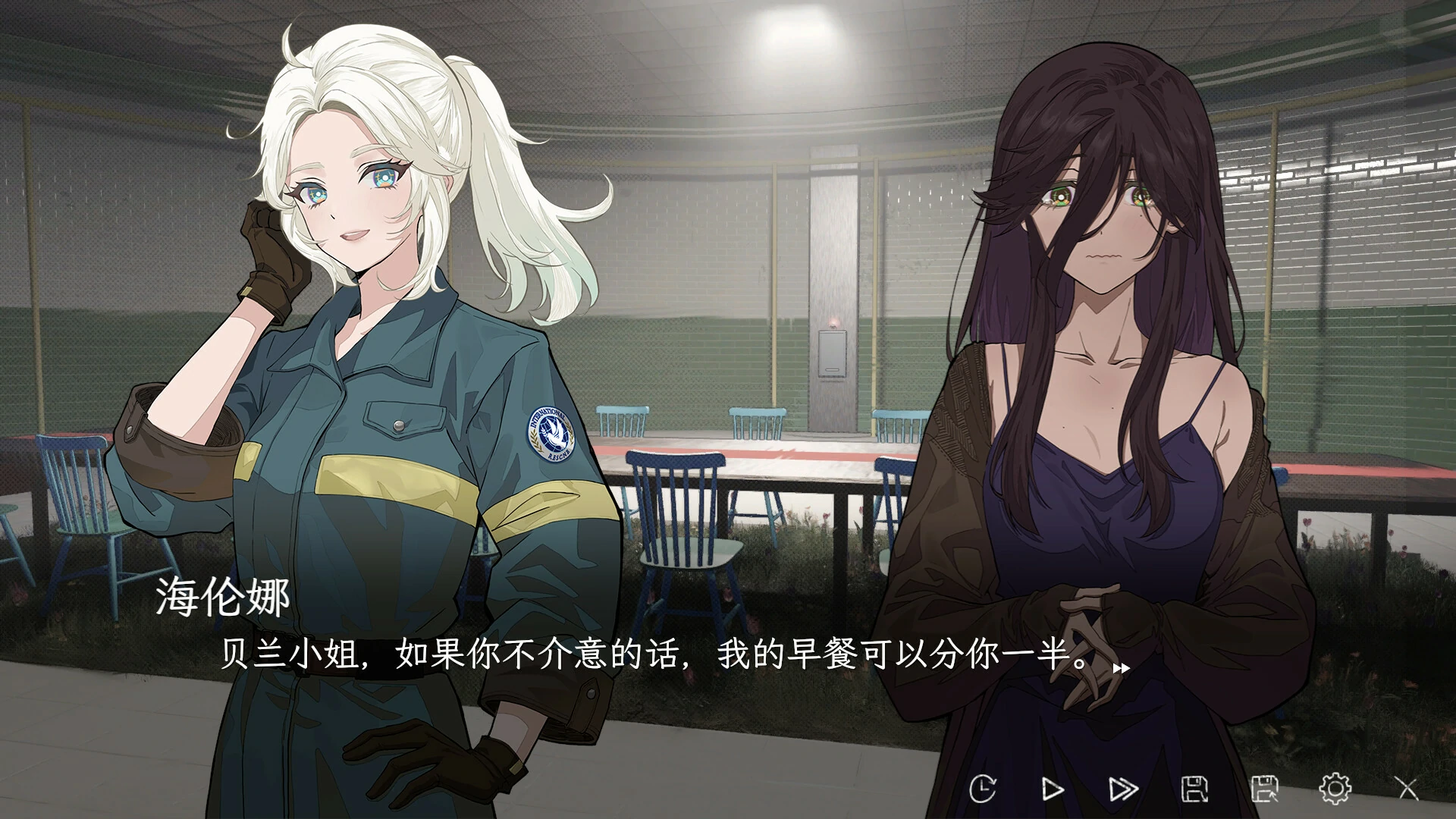
Task: Open the save screen with the floppy disk icon
Action: (x=1195, y=789)
